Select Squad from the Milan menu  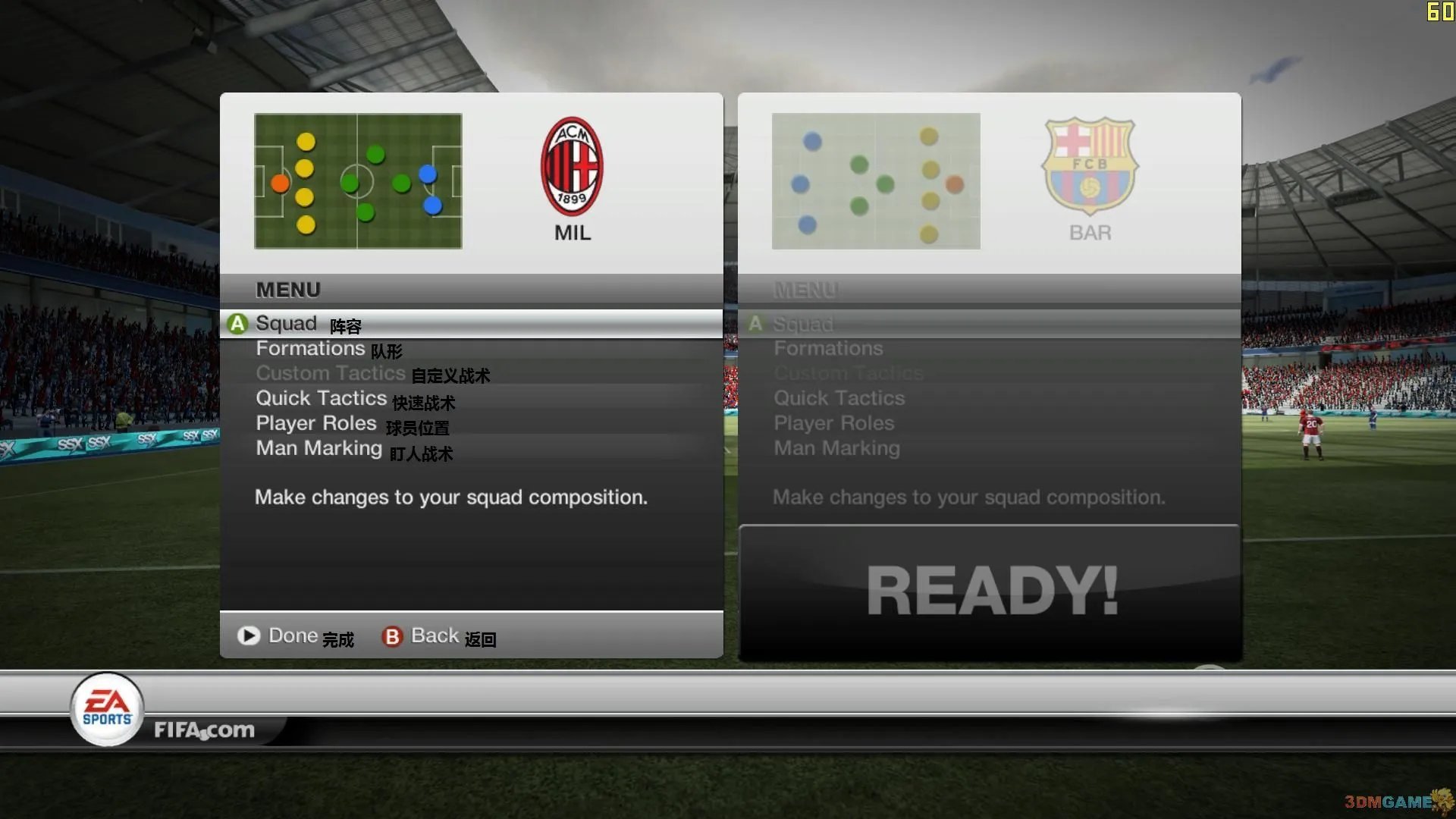click(x=286, y=323)
